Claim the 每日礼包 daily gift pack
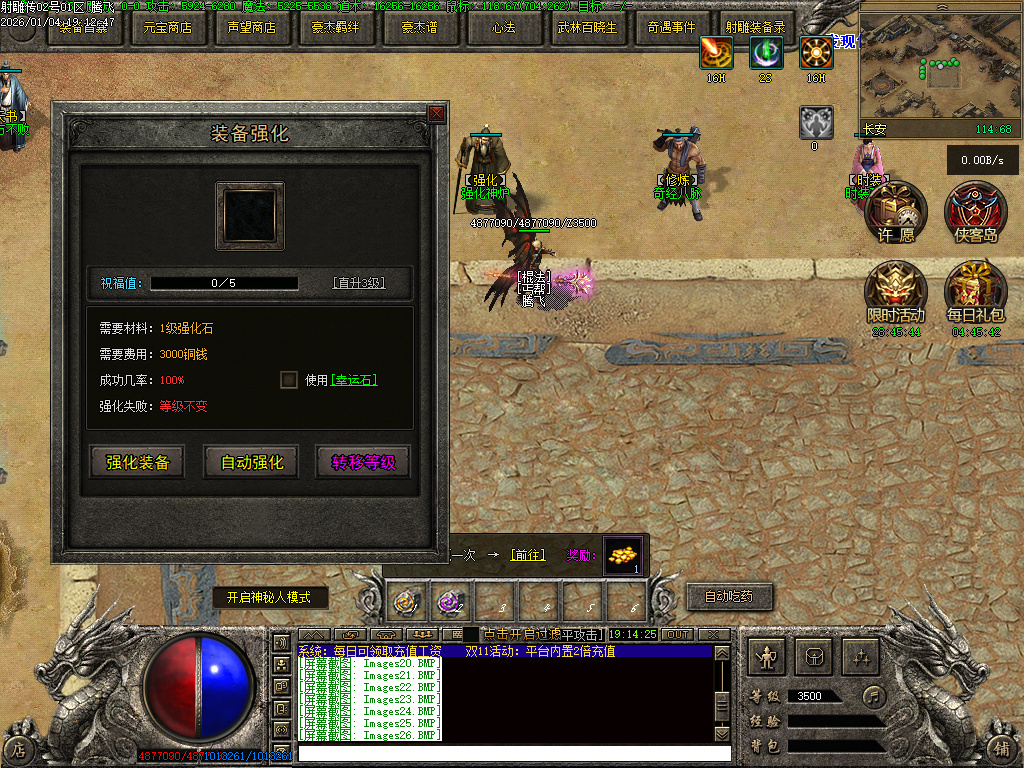This screenshot has width=1024, height=768. point(976,292)
